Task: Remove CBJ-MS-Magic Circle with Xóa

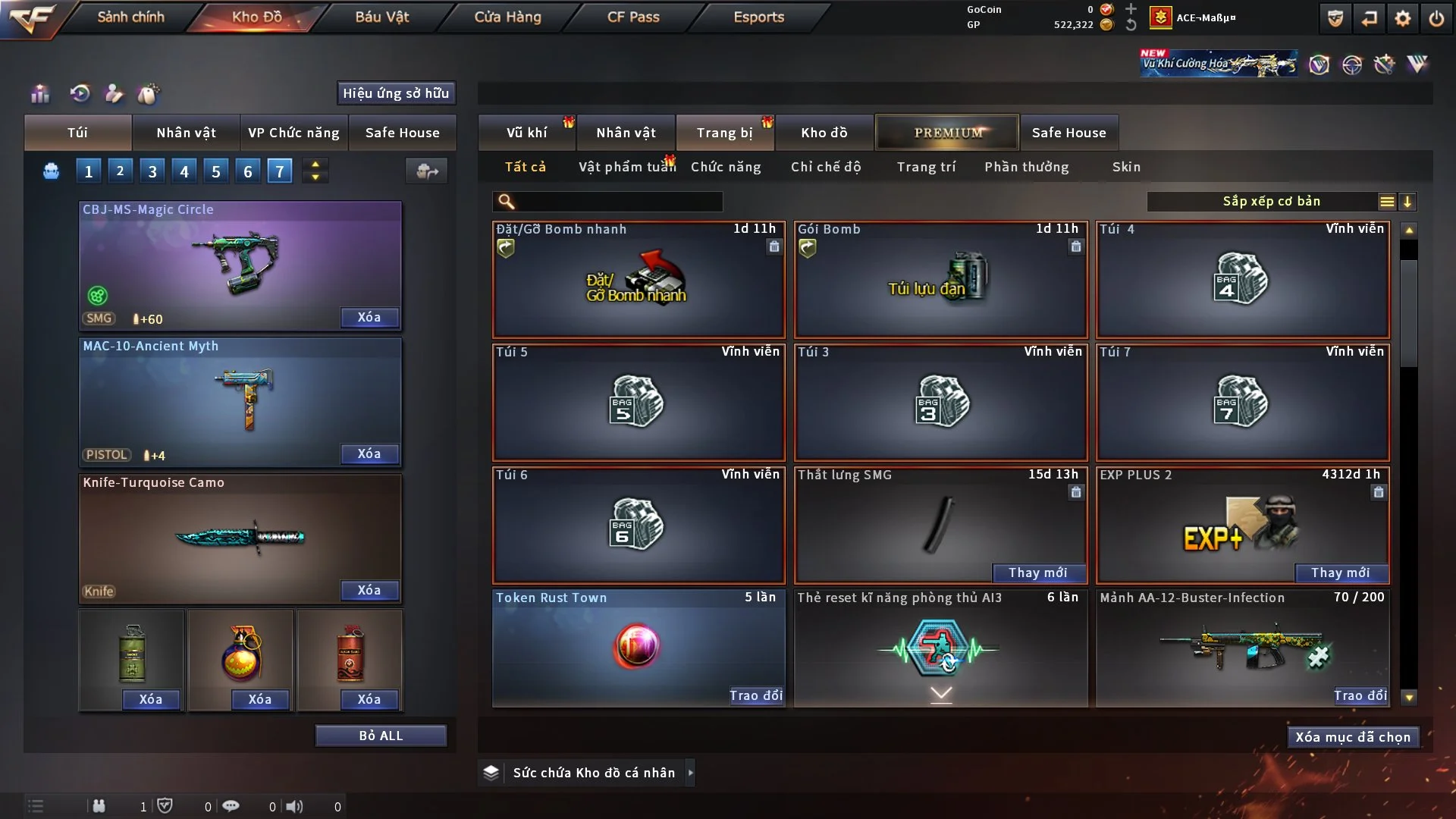Action: tap(369, 317)
